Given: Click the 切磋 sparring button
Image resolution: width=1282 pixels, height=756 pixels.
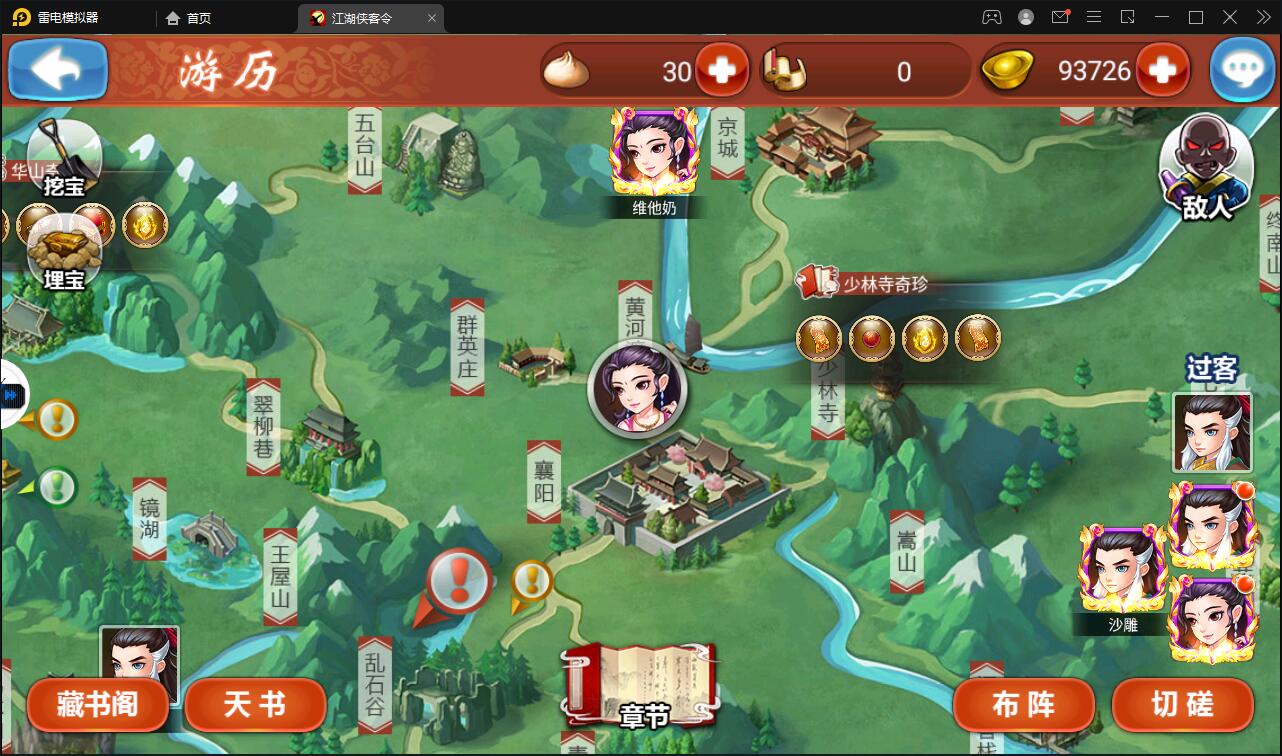Looking at the screenshot, I should (x=1182, y=705).
